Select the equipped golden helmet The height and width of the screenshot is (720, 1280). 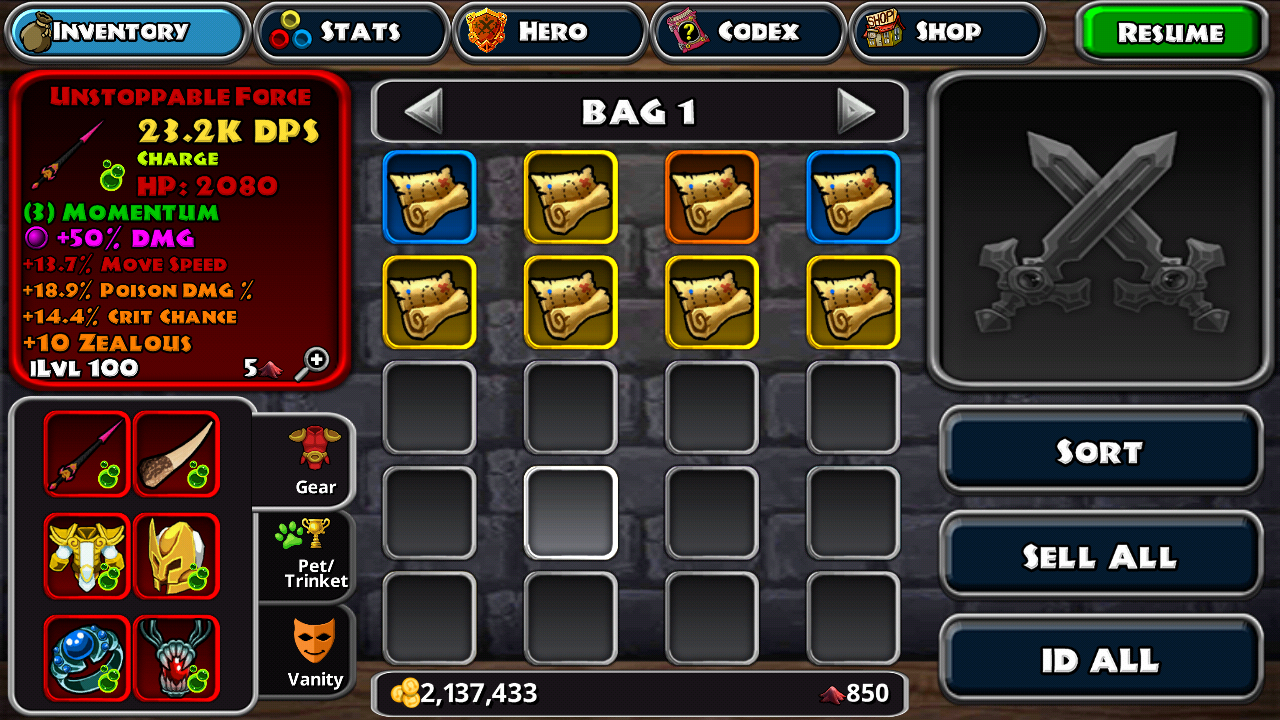pos(176,556)
